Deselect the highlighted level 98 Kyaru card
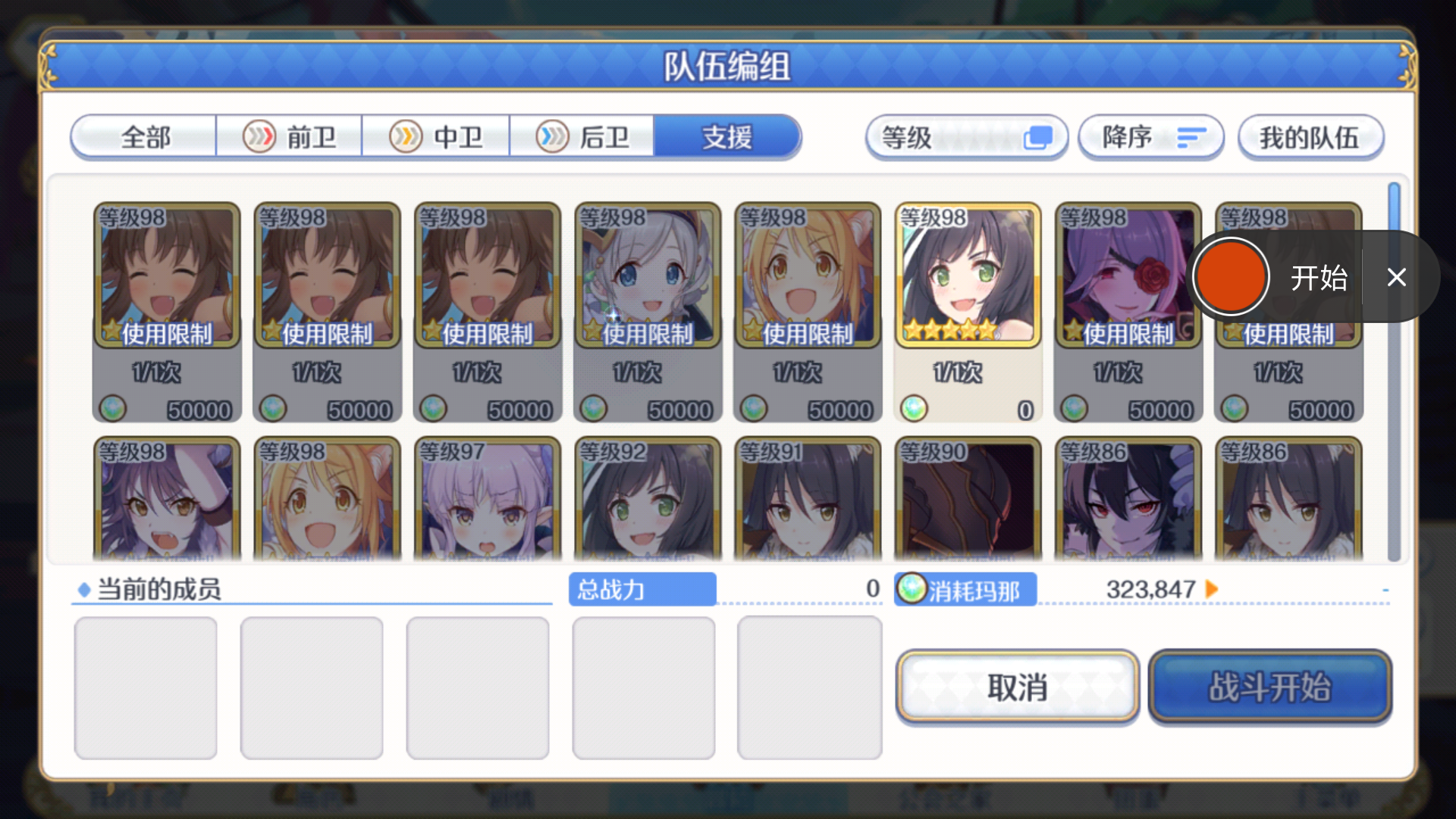 968,273
